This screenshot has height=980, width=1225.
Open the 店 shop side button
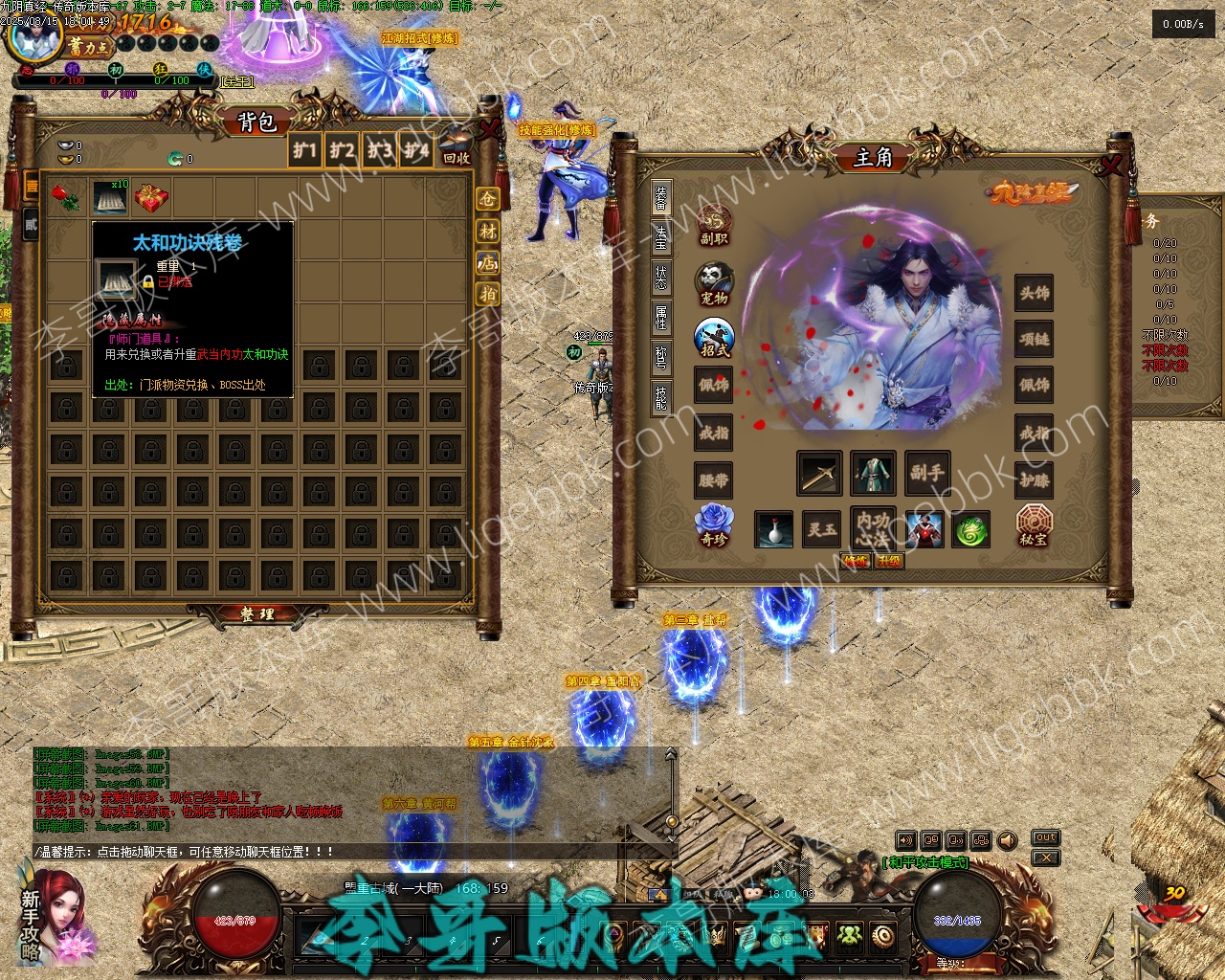click(x=488, y=262)
